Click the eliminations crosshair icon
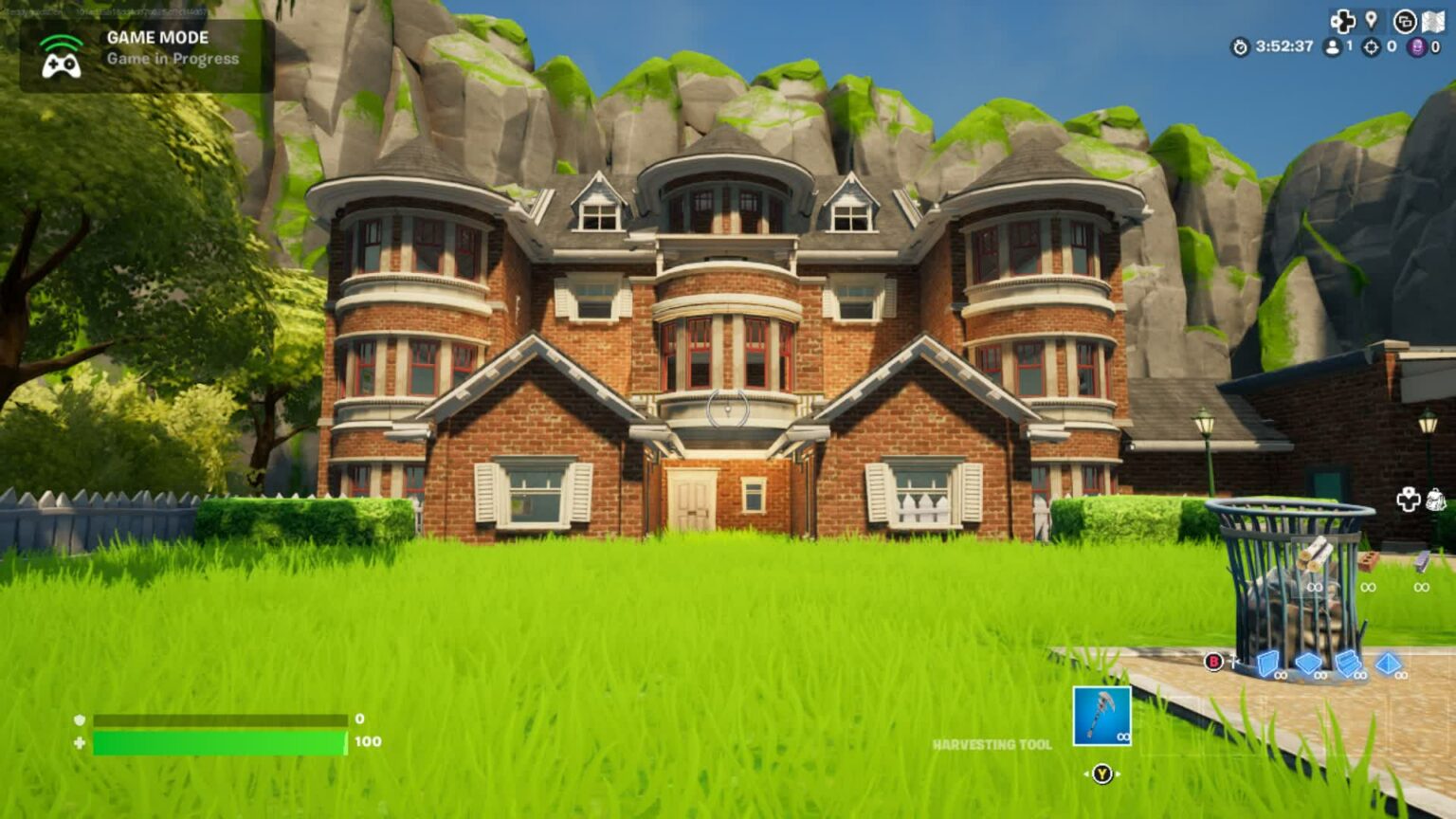1456x819 pixels. pyautogui.click(x=1370, y=47)
